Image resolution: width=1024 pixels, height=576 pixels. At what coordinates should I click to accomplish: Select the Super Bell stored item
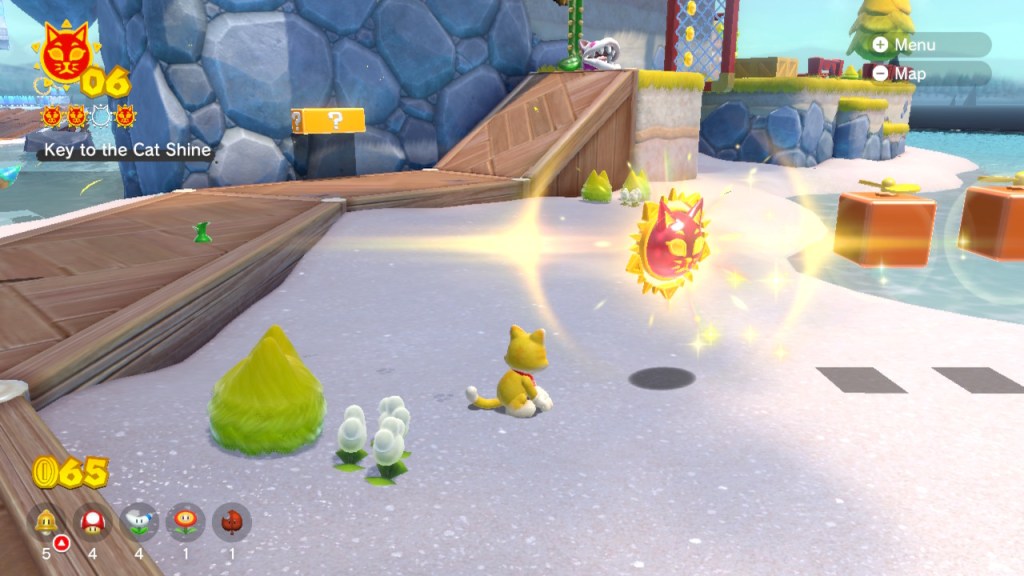pyautogui.click(x=48, y=521)
